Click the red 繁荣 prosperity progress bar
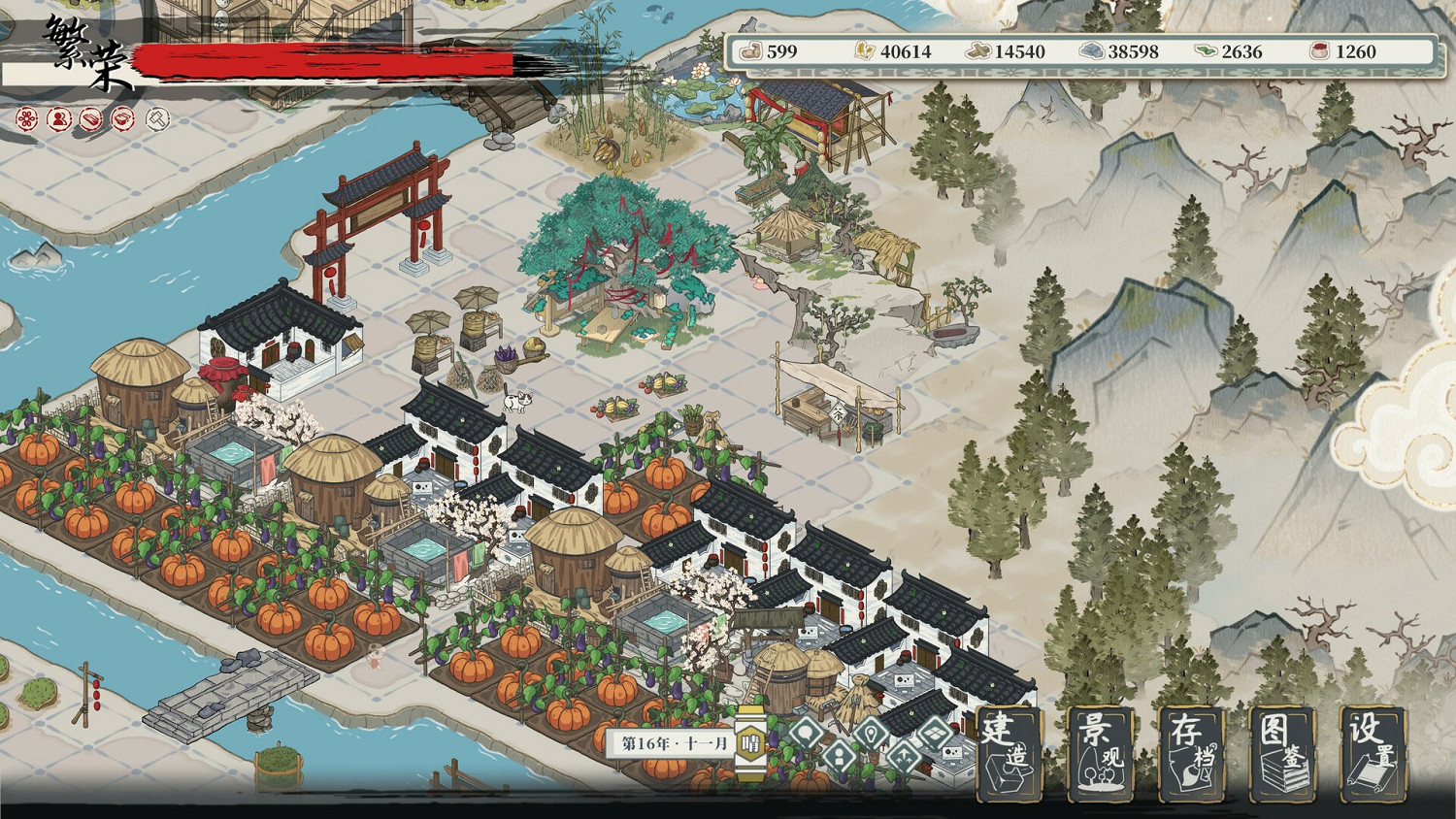The height and width of the screenshot is (819, 1456). coord(320,58)
